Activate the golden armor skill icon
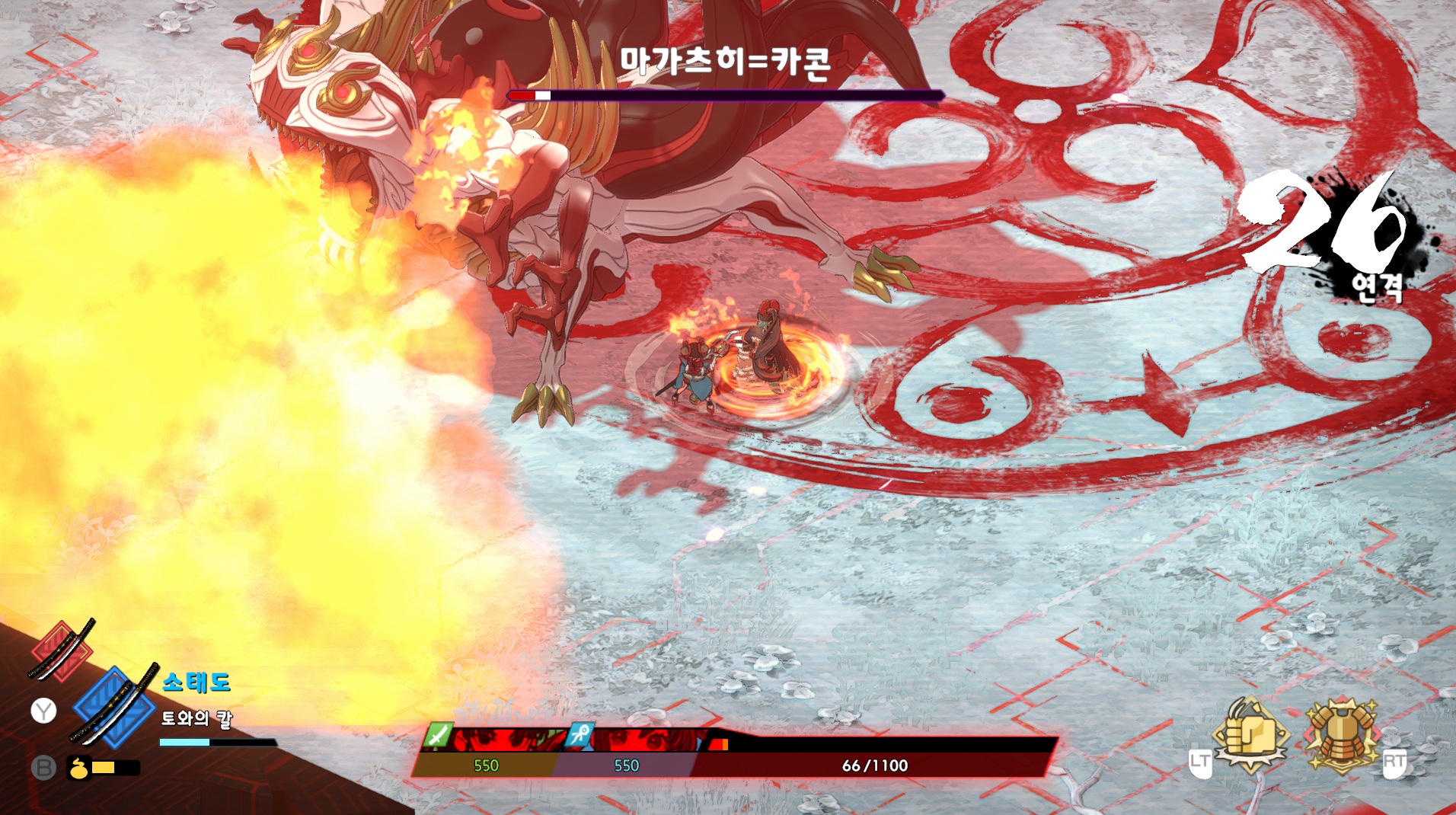Viewport: 1456px width, 815px height. pos(1342,735)
